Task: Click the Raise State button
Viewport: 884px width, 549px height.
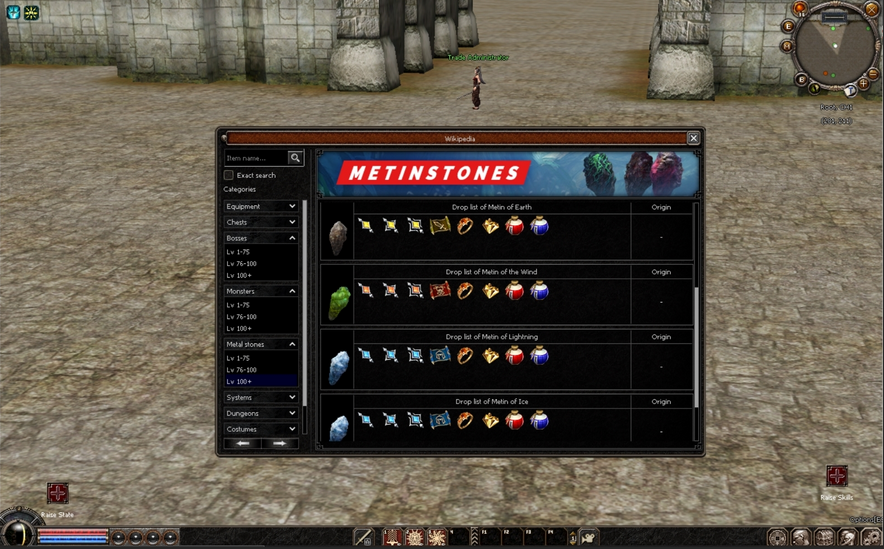Action: 58,493
